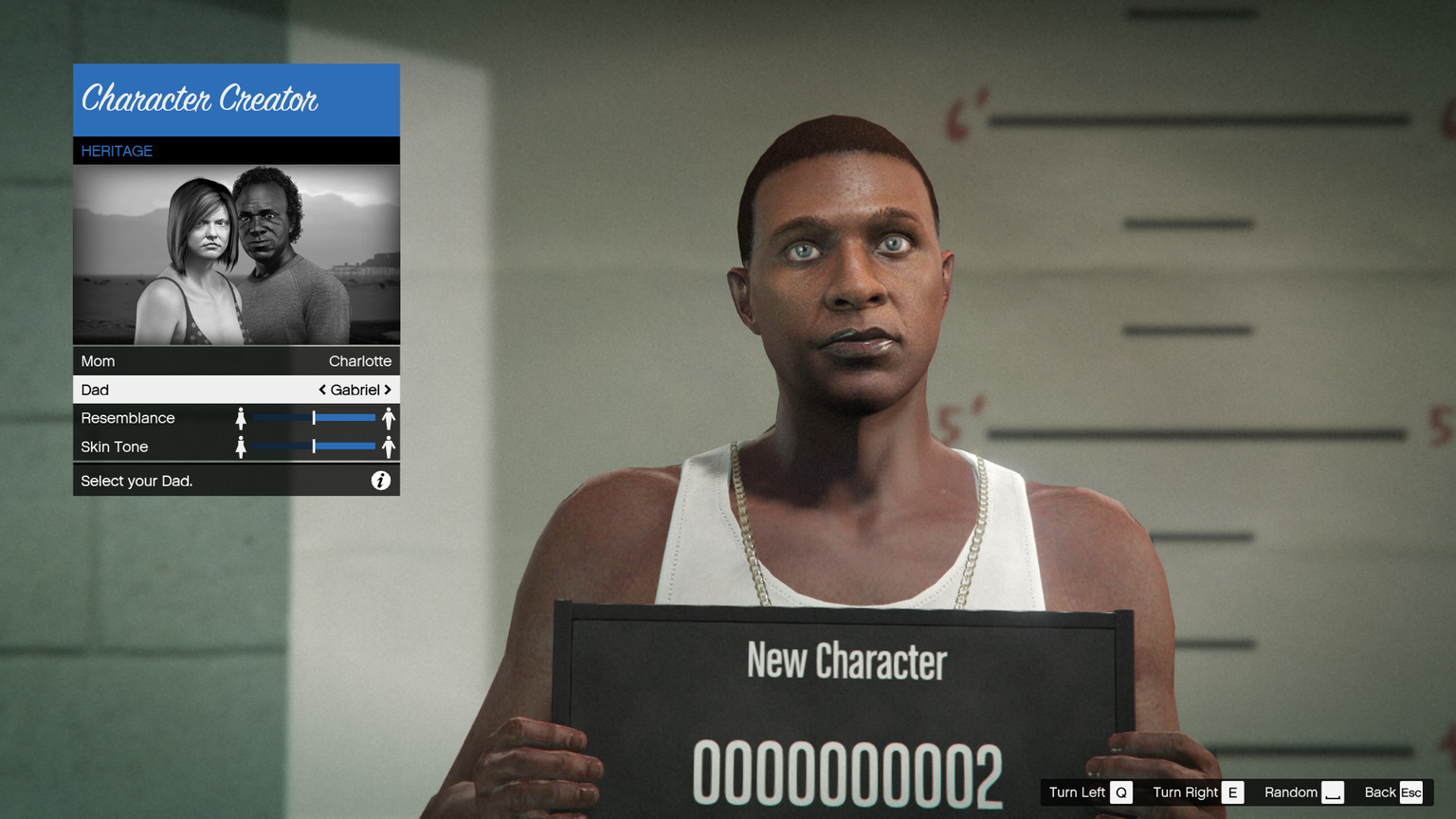Click the info icon beside Select your Dad
Viewport: 1456px width, 819px height.
point(380,481)
